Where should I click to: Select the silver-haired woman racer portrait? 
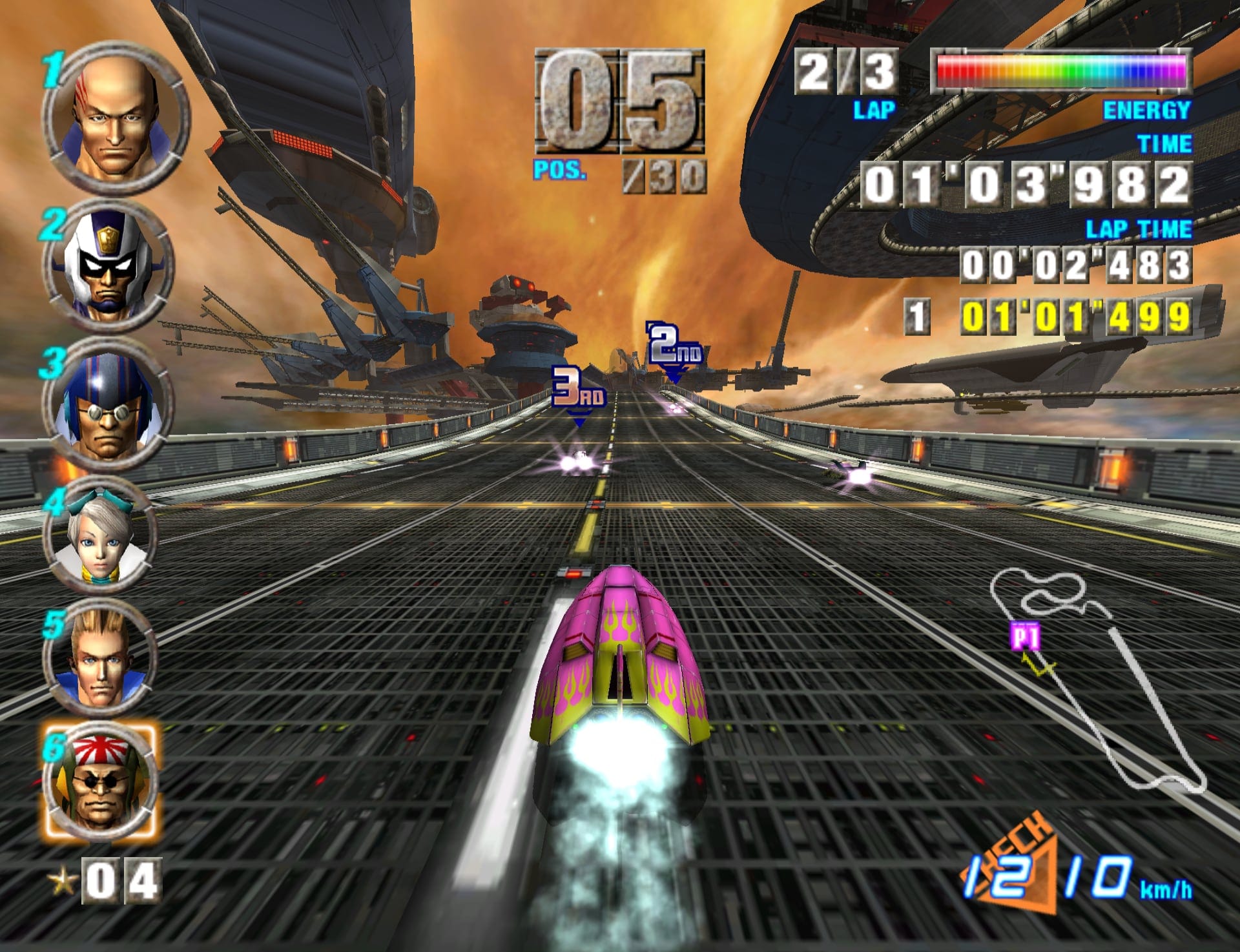coord(101,535)
